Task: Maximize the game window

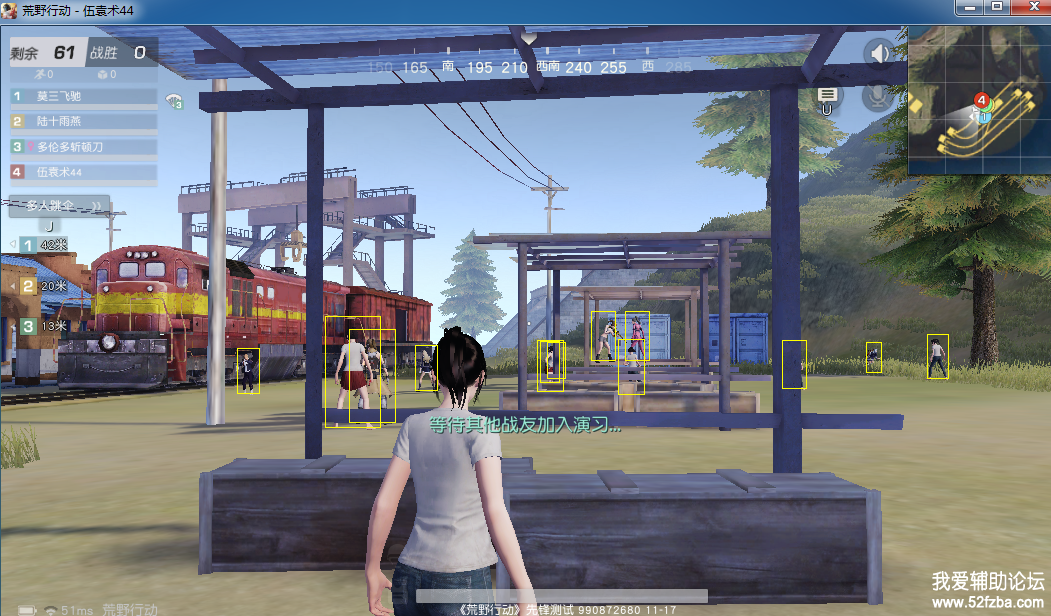Action: click(996, 7)
